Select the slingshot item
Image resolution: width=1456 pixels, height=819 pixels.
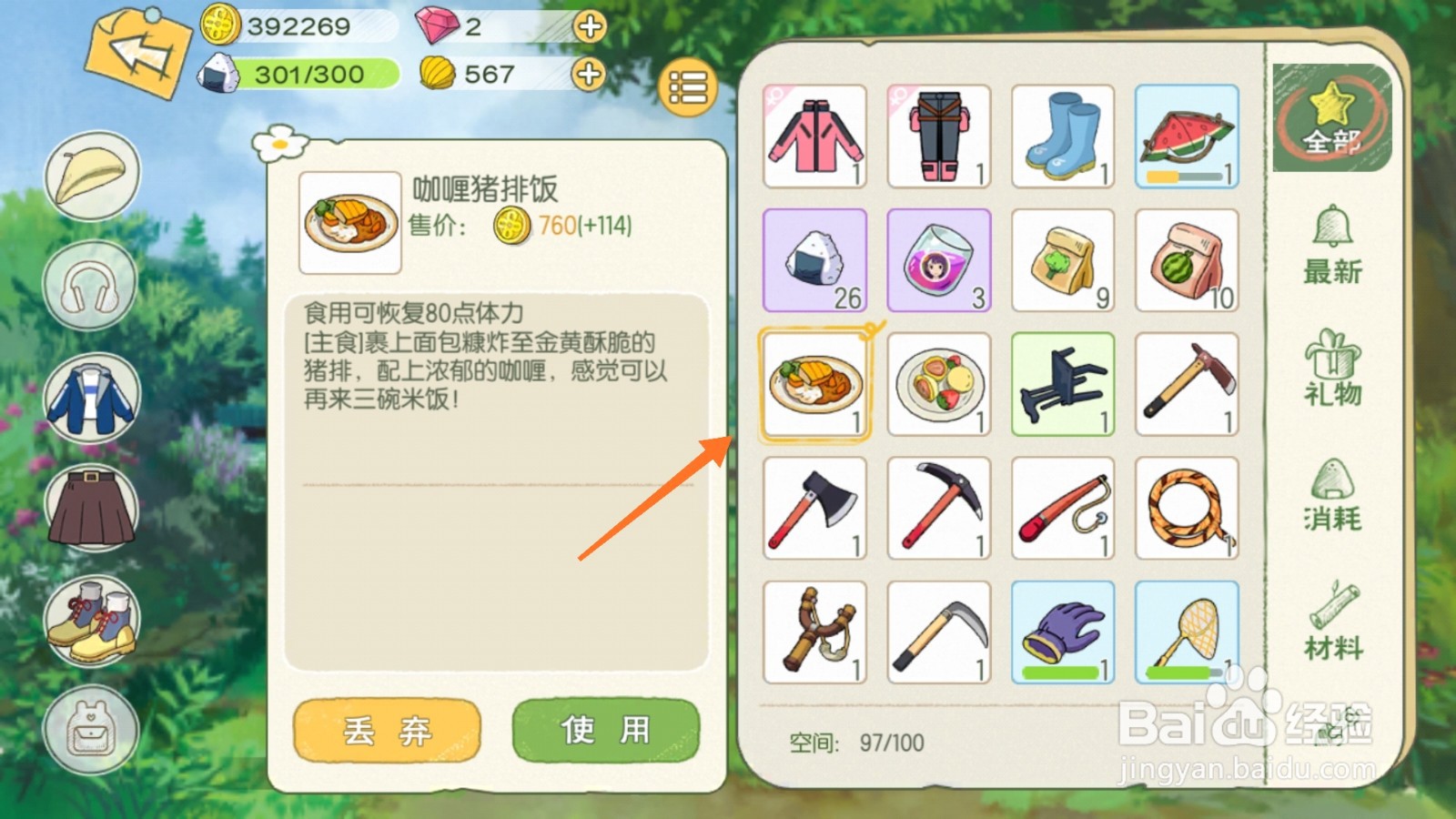point(814,631)
